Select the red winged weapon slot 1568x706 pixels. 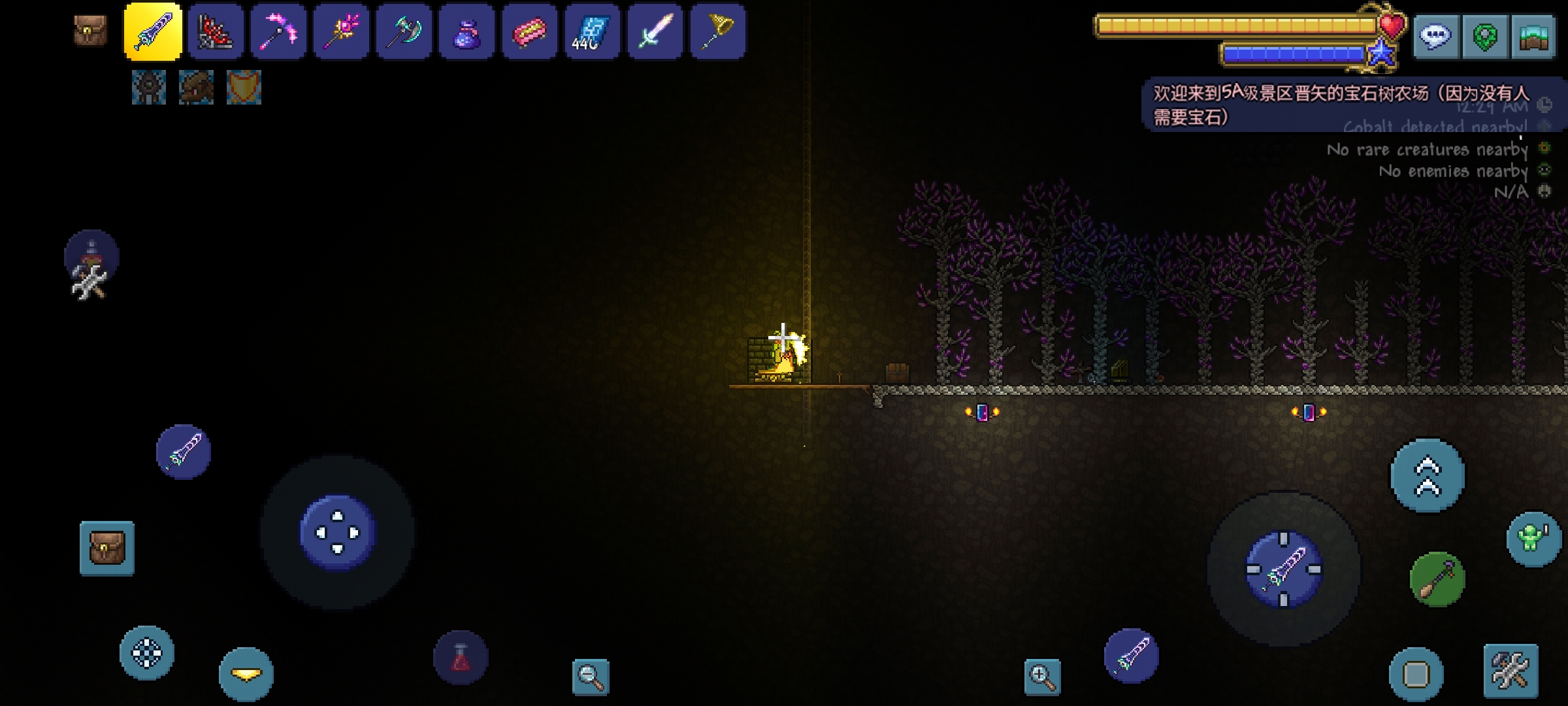coord(216,32)
